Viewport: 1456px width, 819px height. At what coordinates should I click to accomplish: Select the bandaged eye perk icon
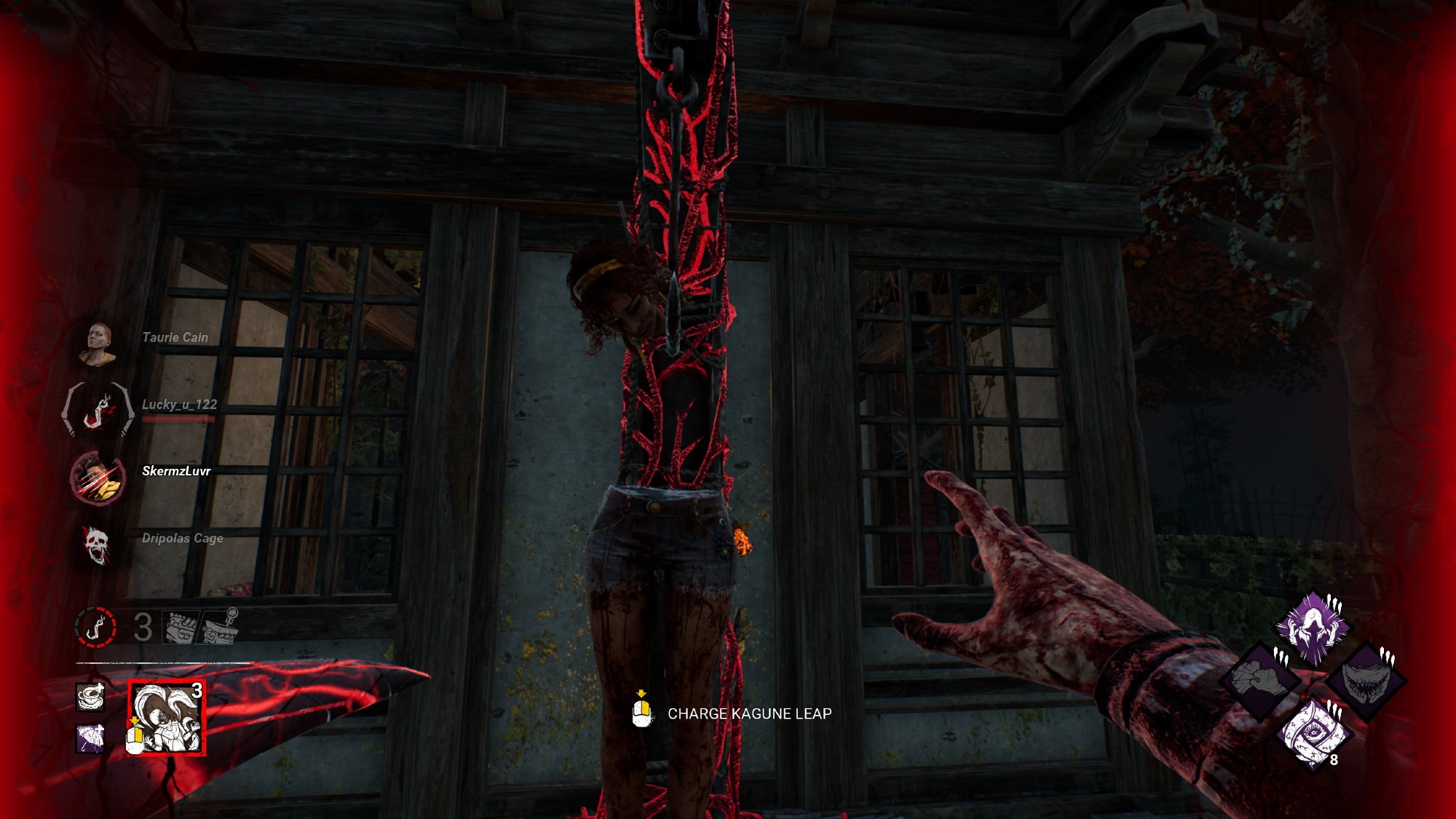pyautogui.click(x=1313, y=734)
